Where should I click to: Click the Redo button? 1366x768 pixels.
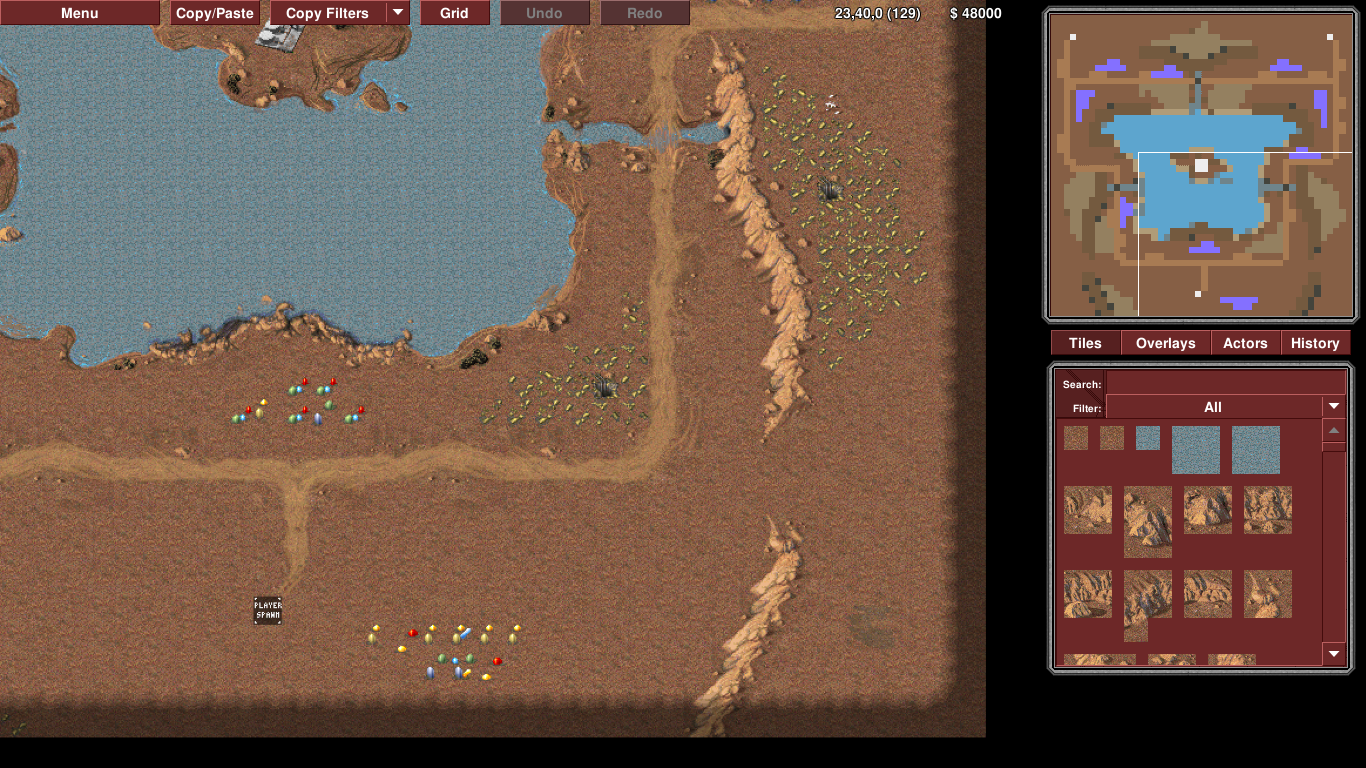(645, 13)
